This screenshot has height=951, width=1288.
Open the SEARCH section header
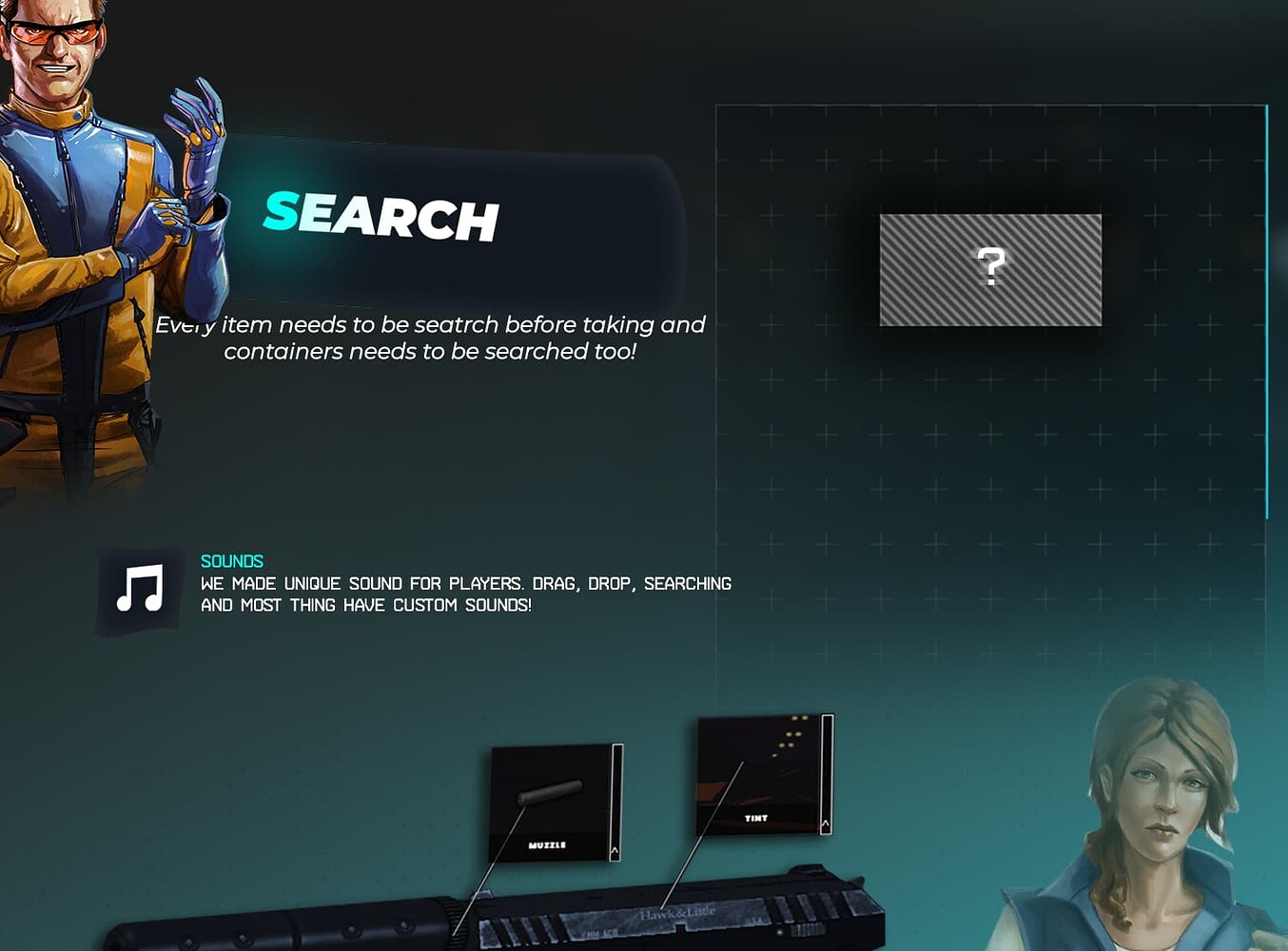click(381, 221)
